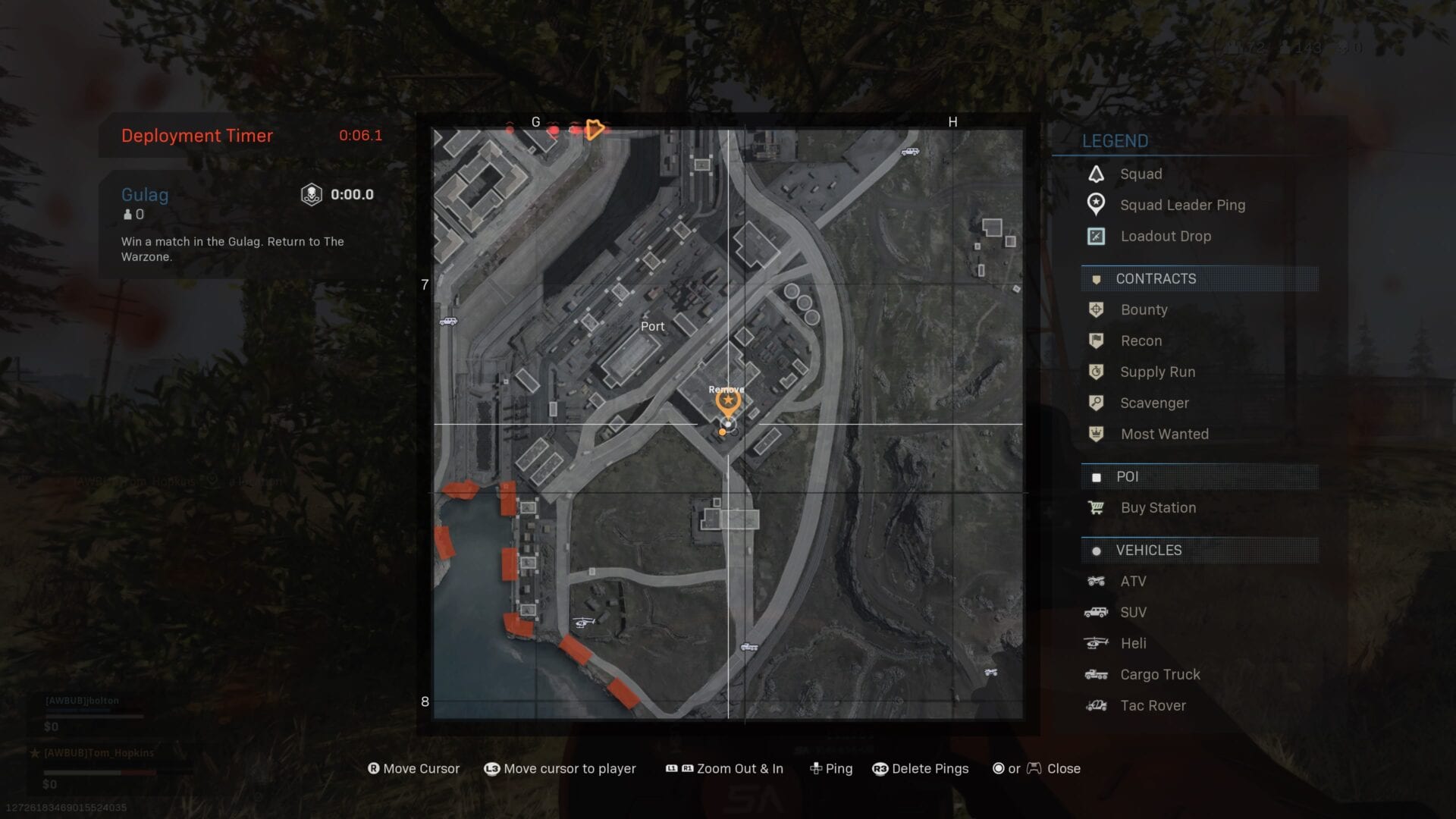
Task: Select the Port location label on the map
Action: [x=652, y=326]
